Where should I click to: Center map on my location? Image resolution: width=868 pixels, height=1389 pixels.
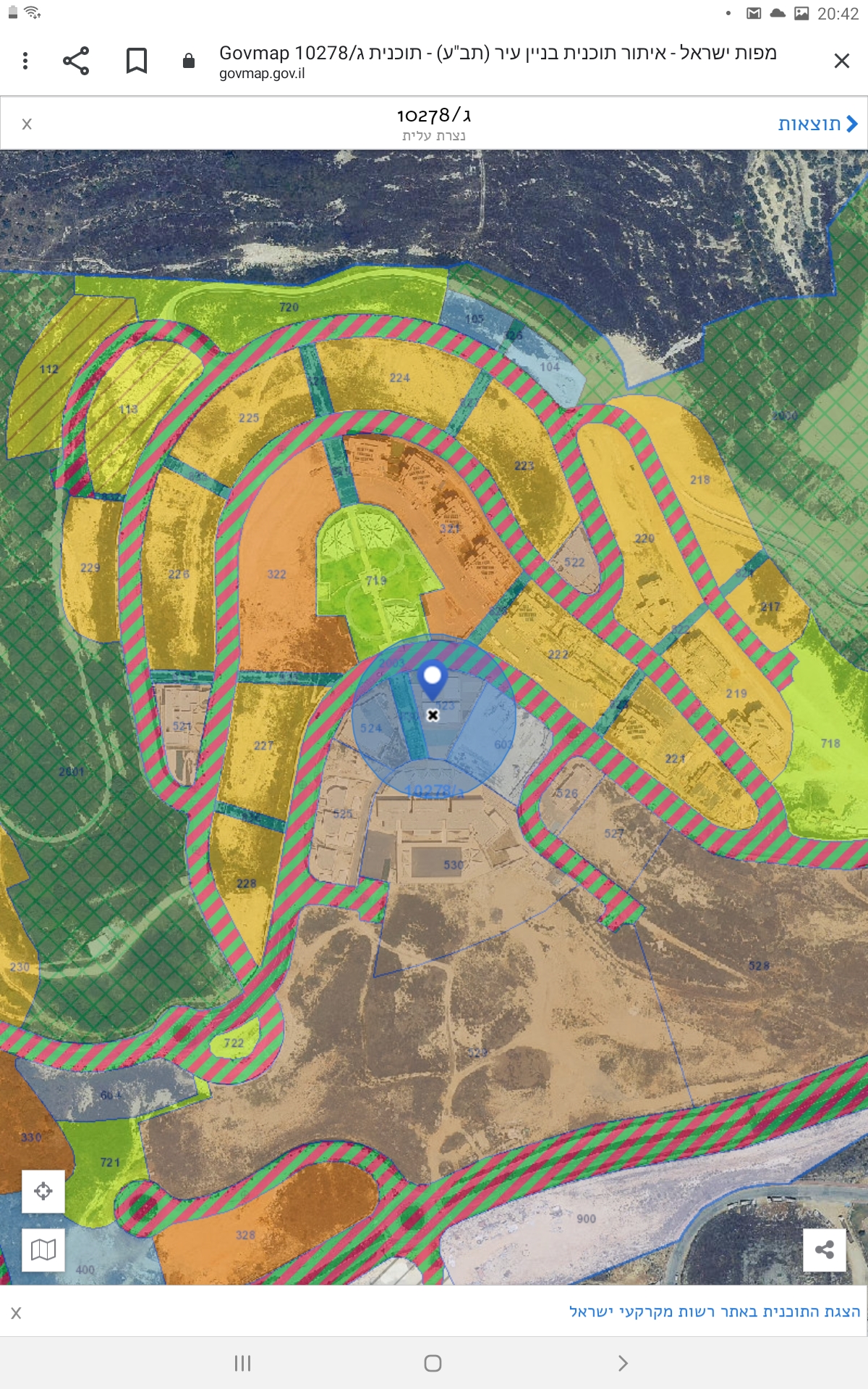[43, 1192]
